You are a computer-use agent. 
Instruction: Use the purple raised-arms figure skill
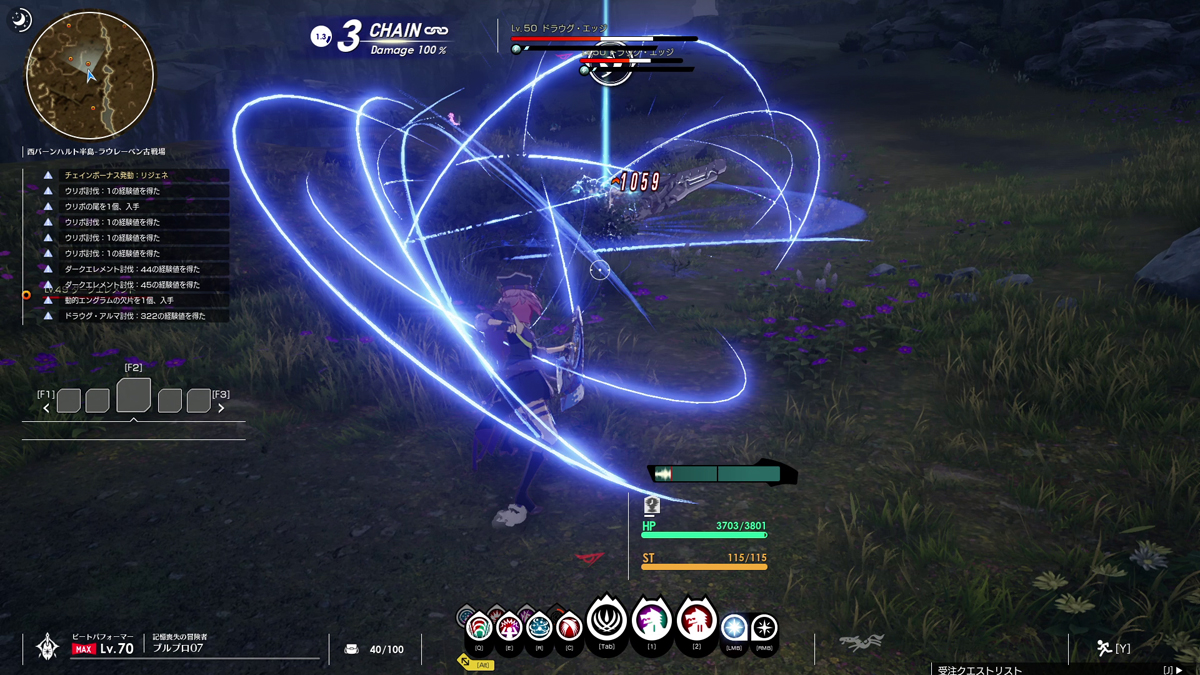click(x=509, y=627)
